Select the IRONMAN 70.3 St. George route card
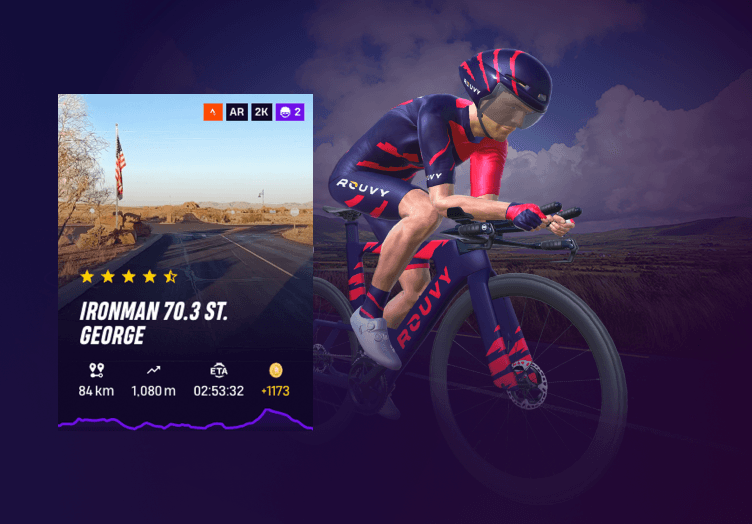 pos(185,262)
